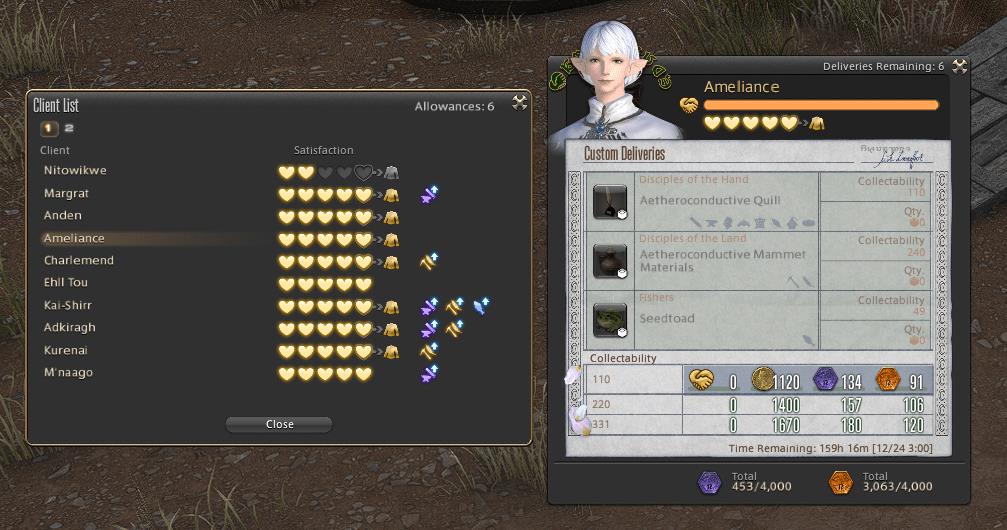The width and height of the screenshot is (1007, 530).
Task: Choose Kai-Shirr from the client list
Action: [x=68, y=306]
